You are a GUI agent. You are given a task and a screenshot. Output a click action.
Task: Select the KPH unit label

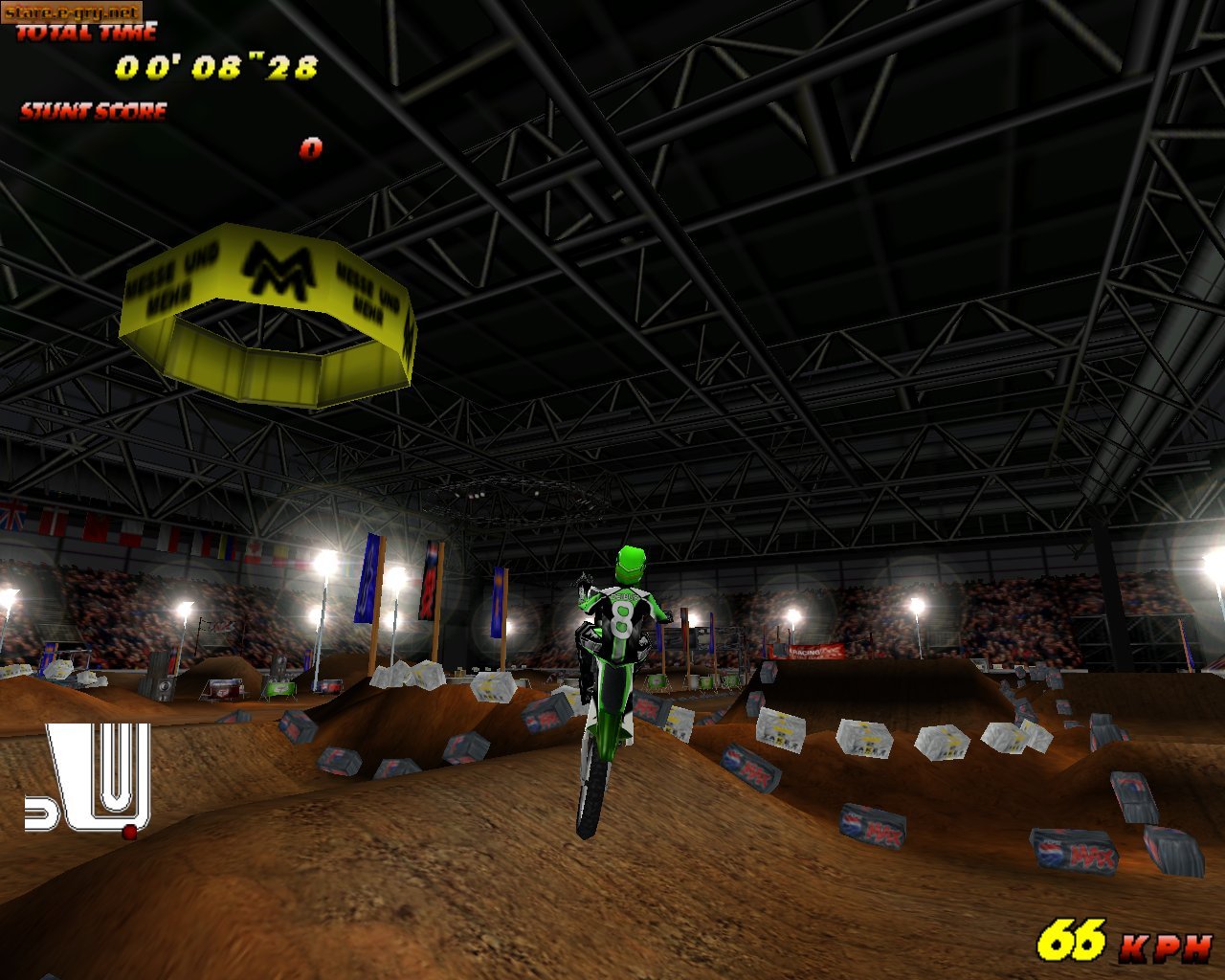(x=1171, y=946)
